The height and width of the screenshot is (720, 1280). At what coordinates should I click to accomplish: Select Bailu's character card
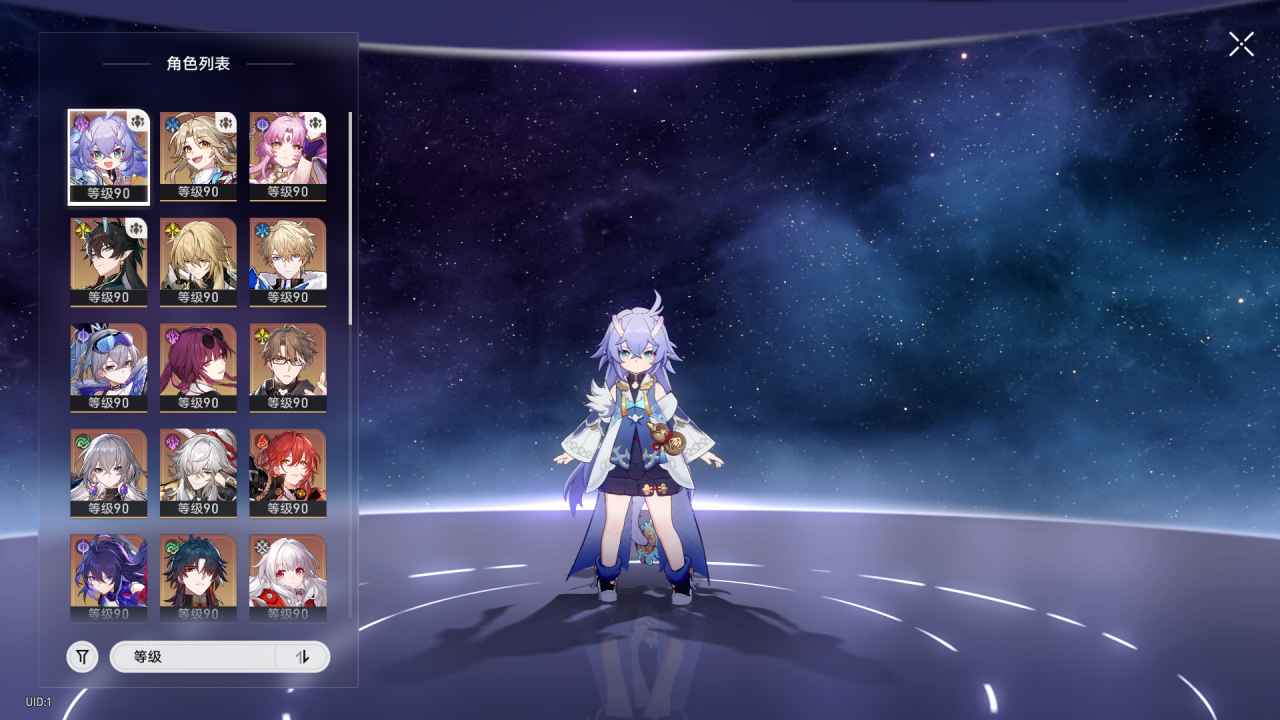coord(107,155)
